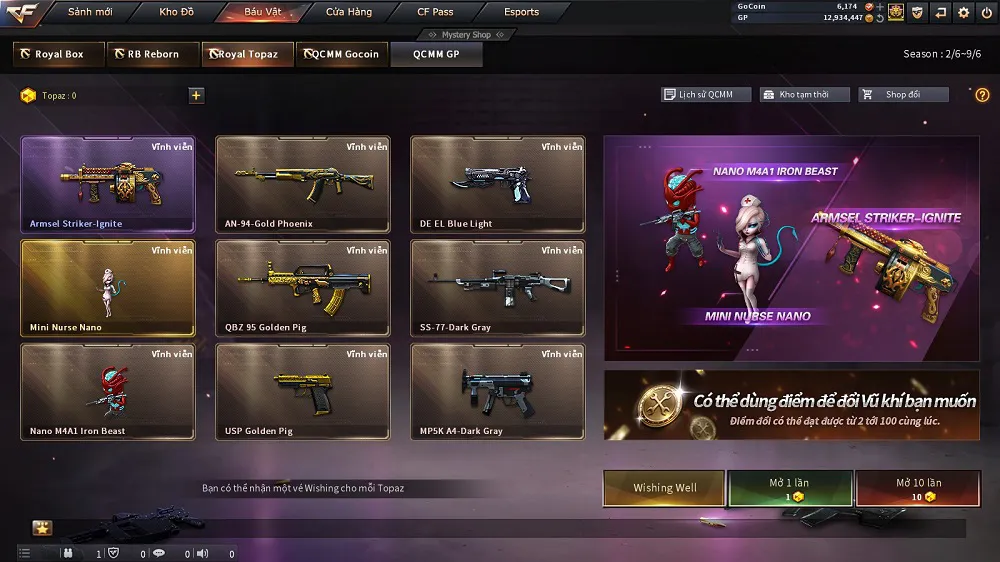Add more Topaz with the plus button
Viewport: 1000px width, 562px height.
(196, 96)
